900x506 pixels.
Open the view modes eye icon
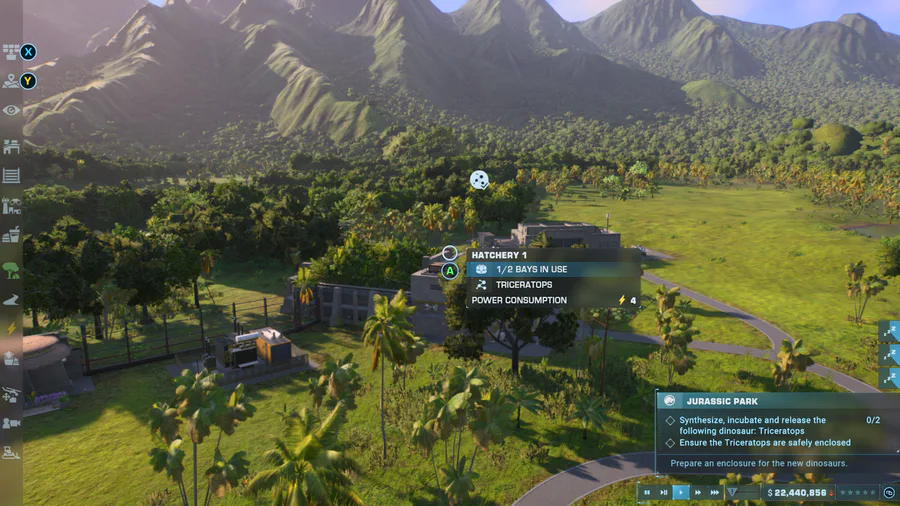click(12, 110)
